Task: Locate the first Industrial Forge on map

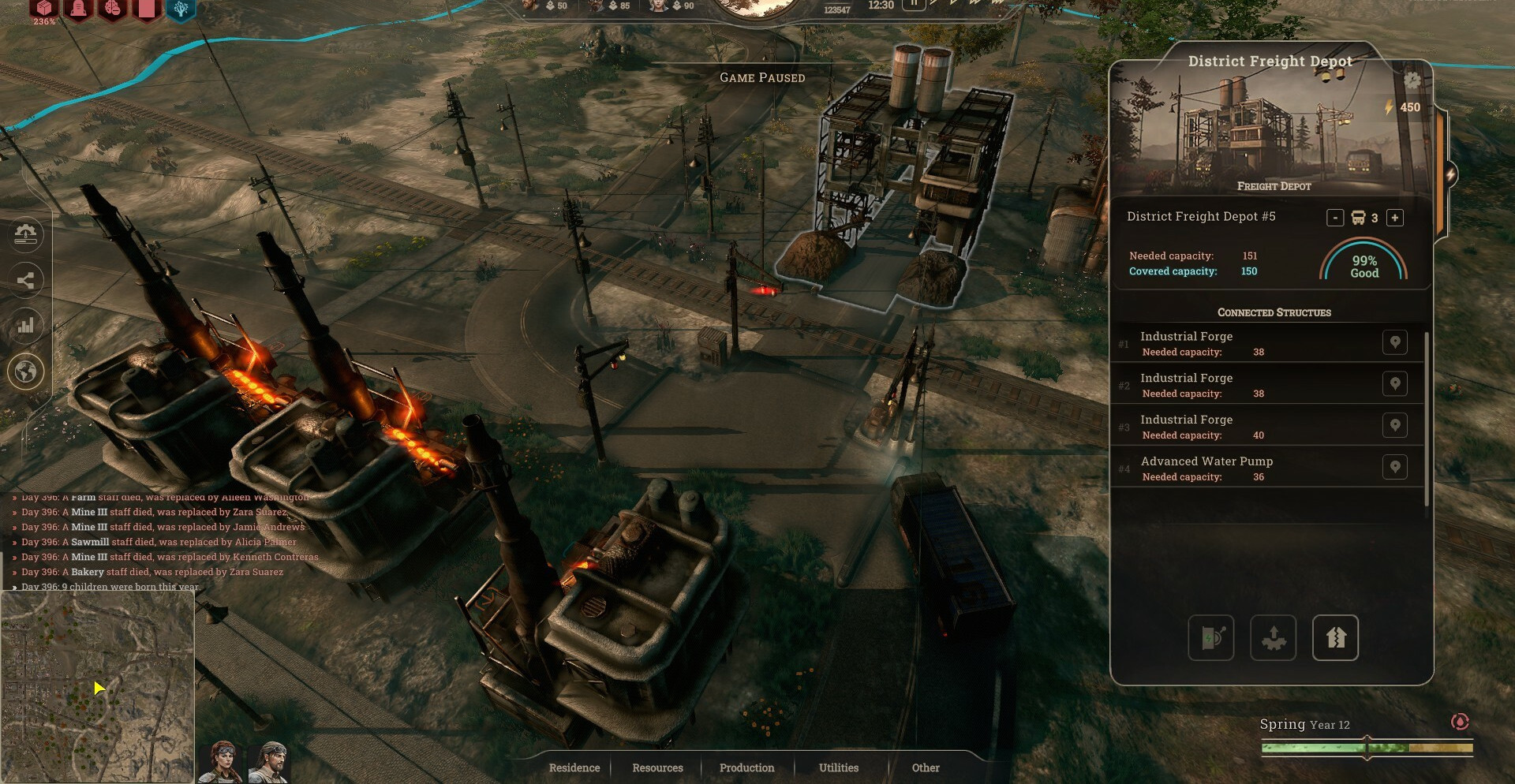Action: click(1395, 342)
